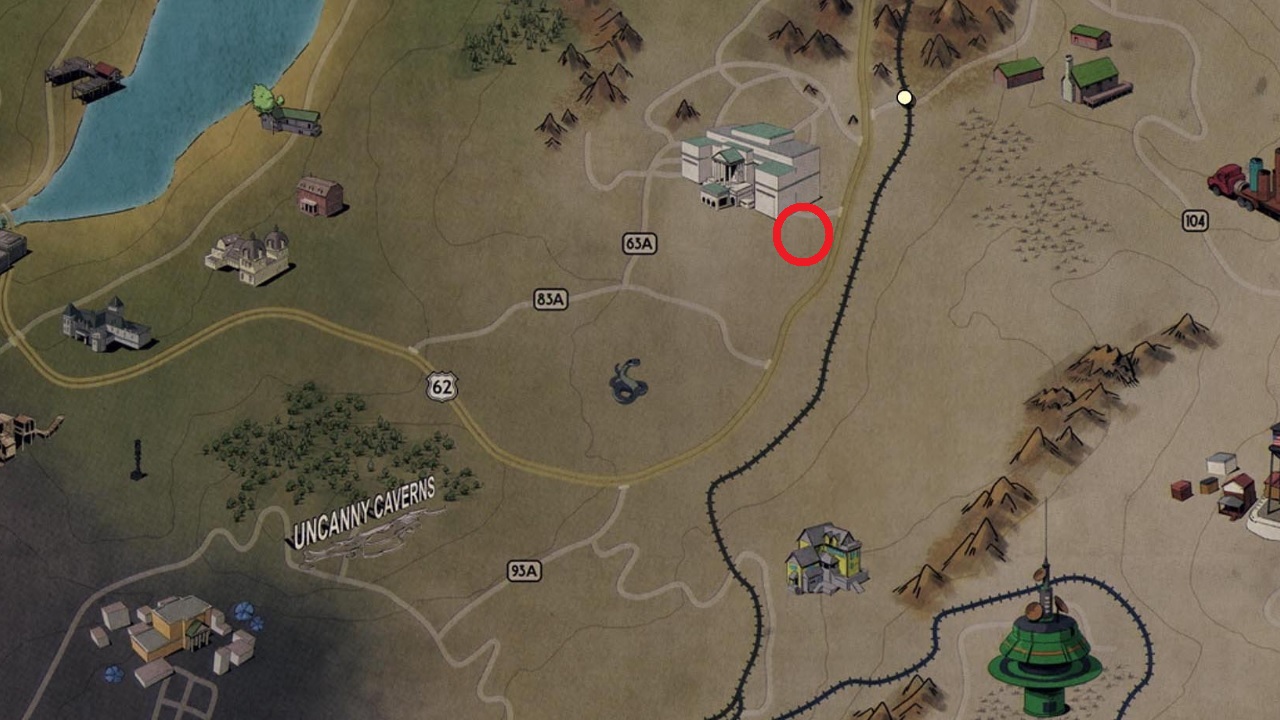Click the yellow map marker dot on the road
This screenshot has width=1280, height=720.
[906, 98]
